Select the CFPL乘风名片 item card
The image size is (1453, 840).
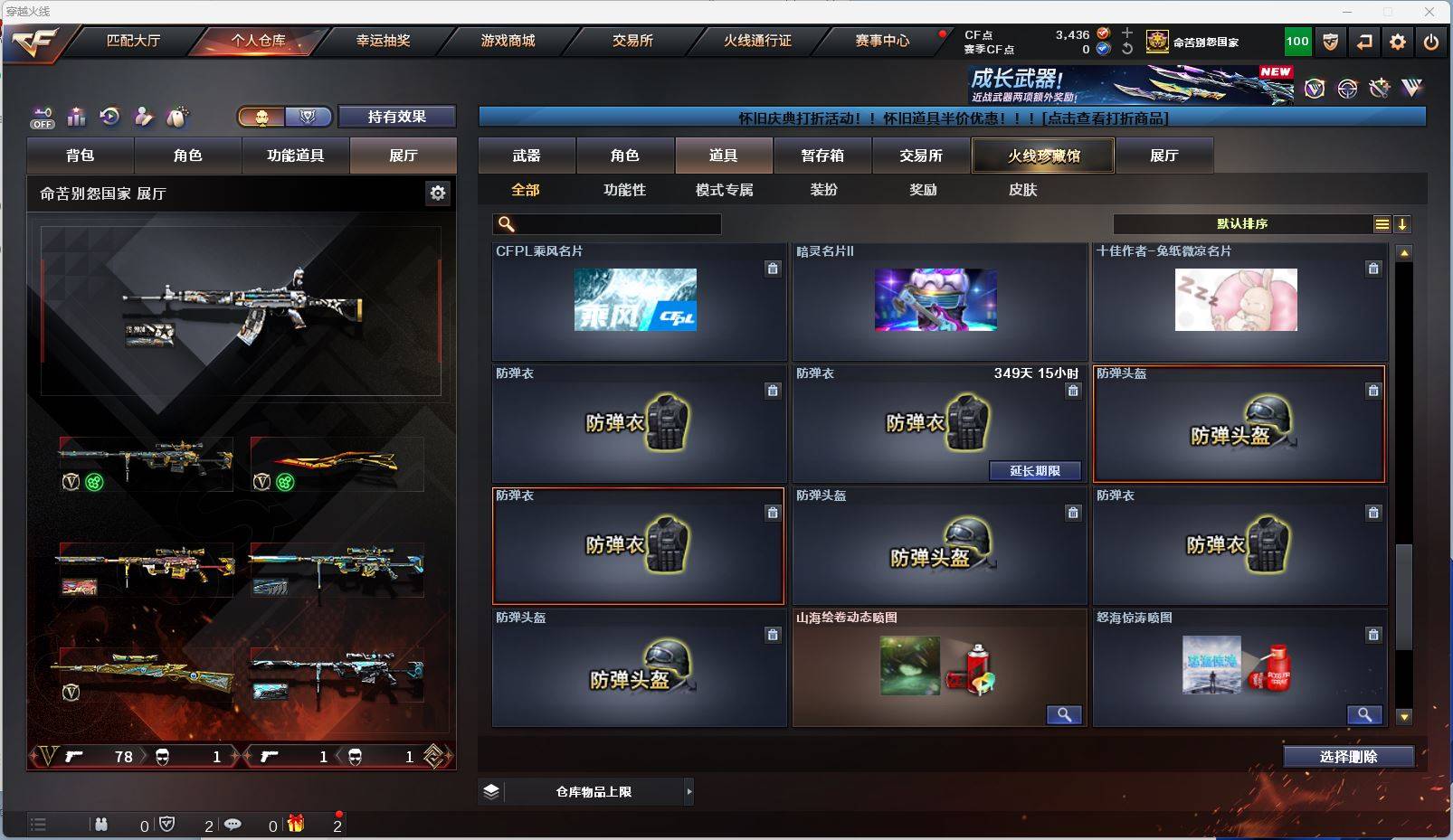[638, 301]
